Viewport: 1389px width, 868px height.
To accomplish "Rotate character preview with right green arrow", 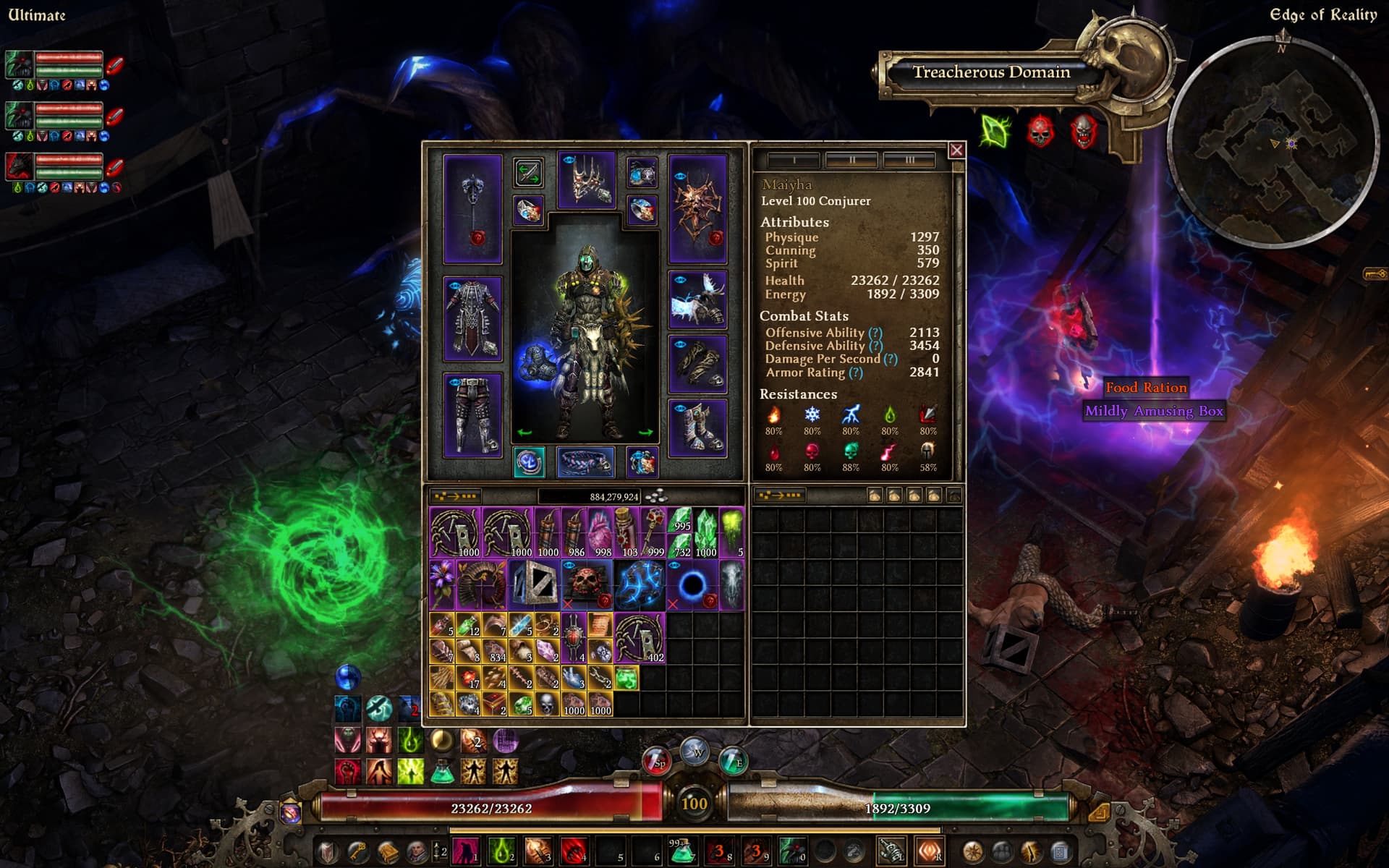I will coord(646,433).
